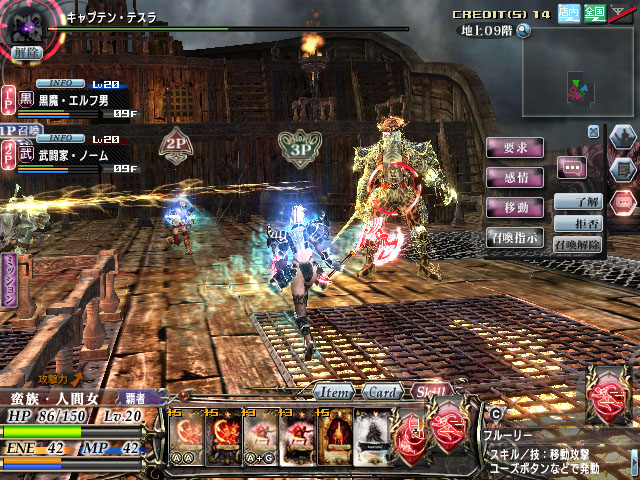Reply with 拒否 (refuse)
This screenshot has width=640, height=480.
pyautogui.click(x=580, y=222)
